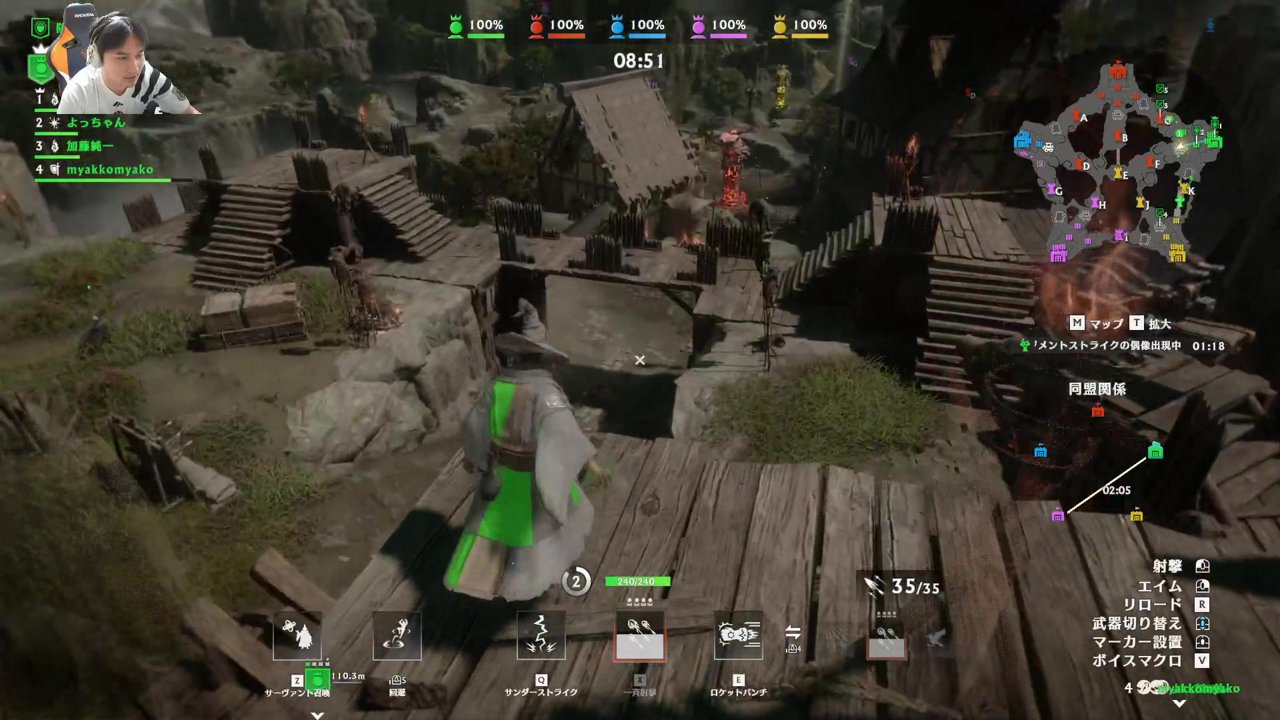
Task: Use the dodge roll ability icon
Action: pyautogui.click(x=397, y=636)
